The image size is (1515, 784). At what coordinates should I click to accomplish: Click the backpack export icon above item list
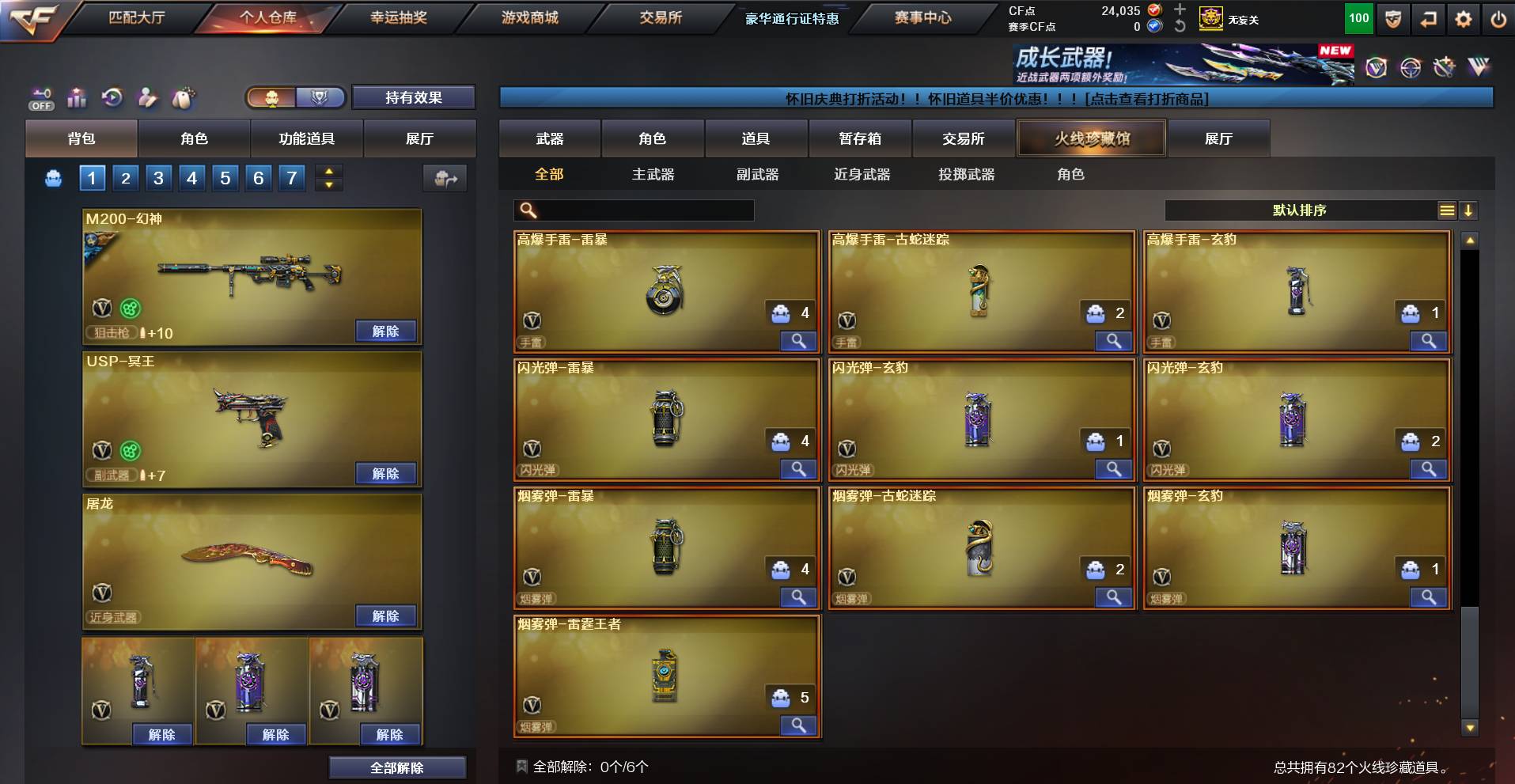pos(445,178)
